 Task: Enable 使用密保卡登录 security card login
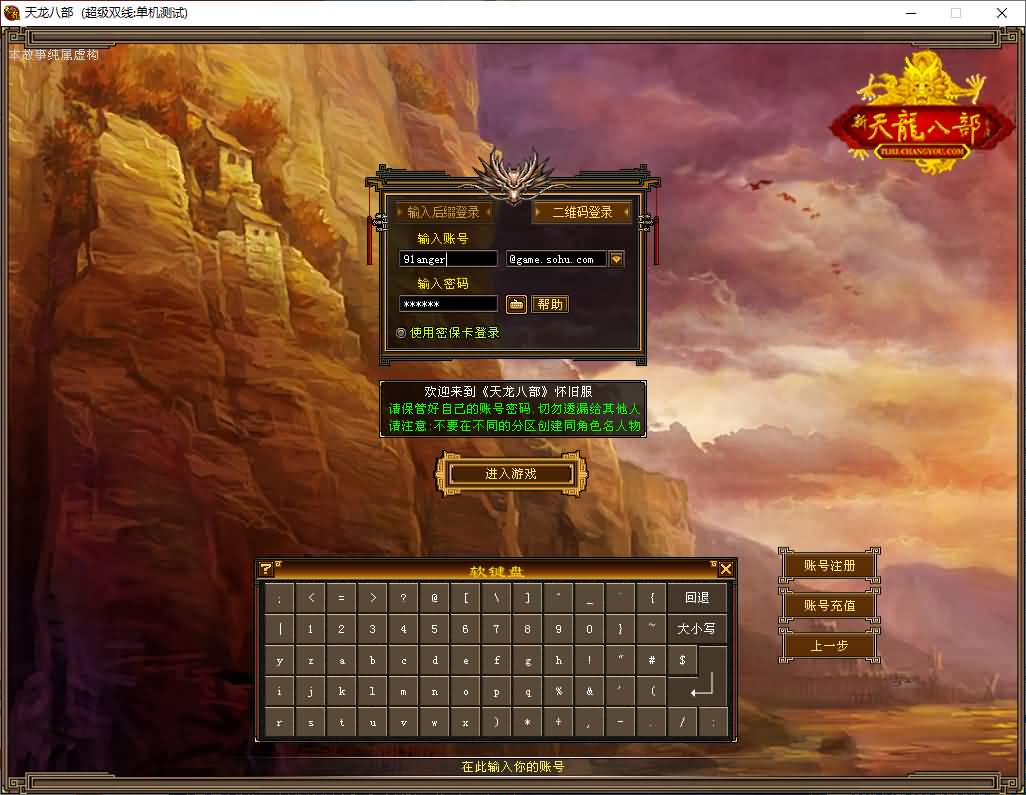402,333
